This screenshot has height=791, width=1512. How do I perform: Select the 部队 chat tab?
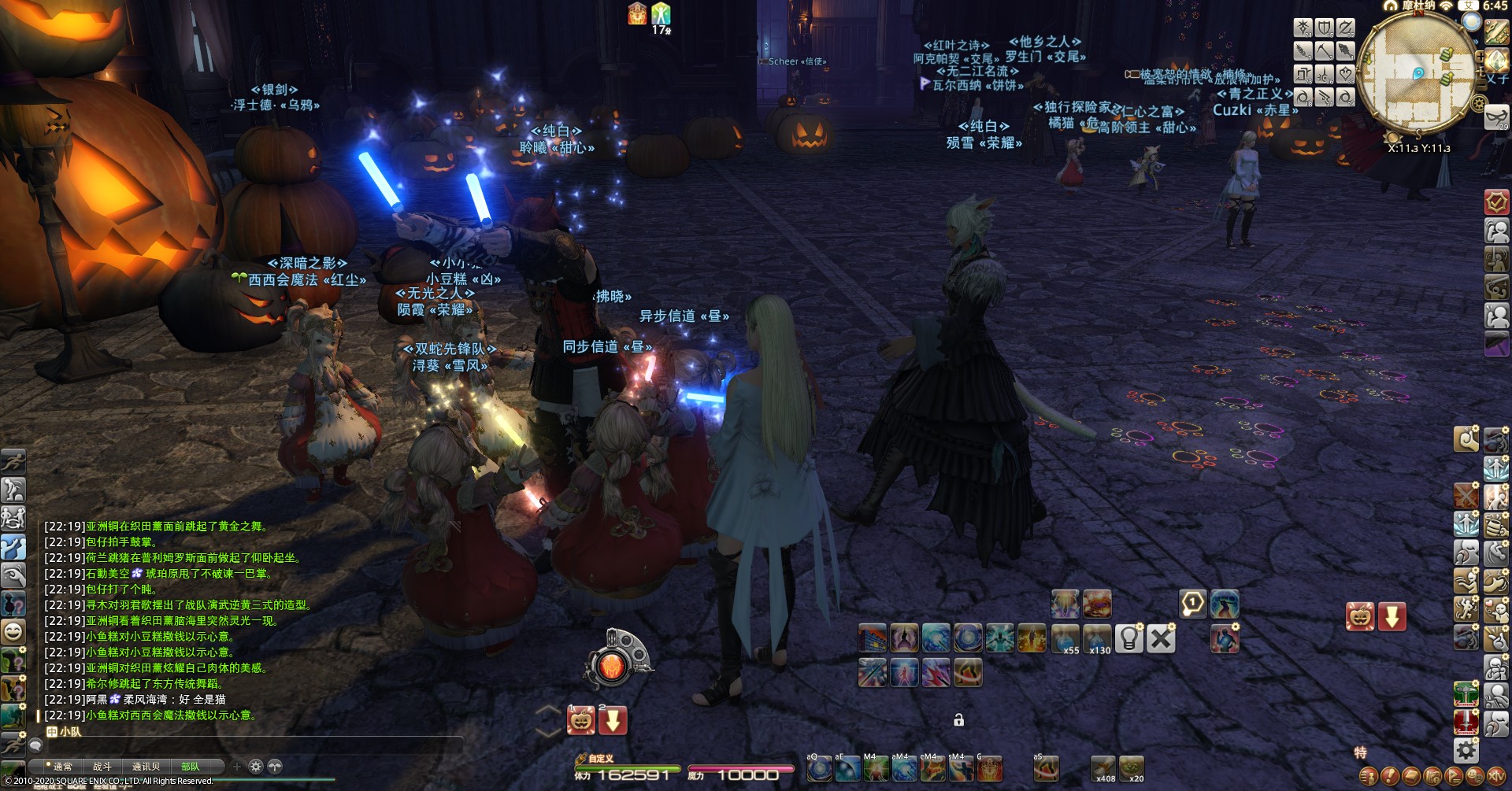click(191, 766)
